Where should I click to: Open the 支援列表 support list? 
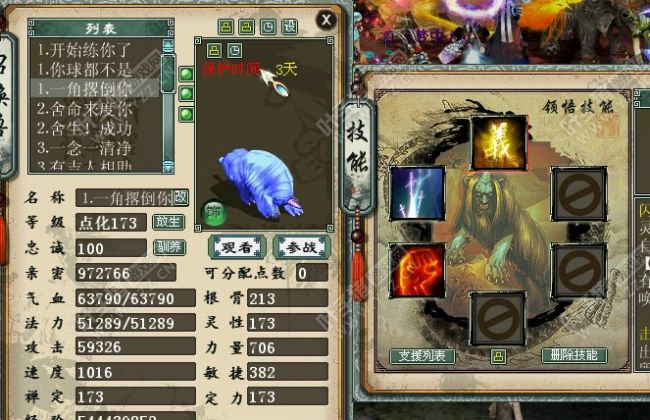[x=423, y=355]
